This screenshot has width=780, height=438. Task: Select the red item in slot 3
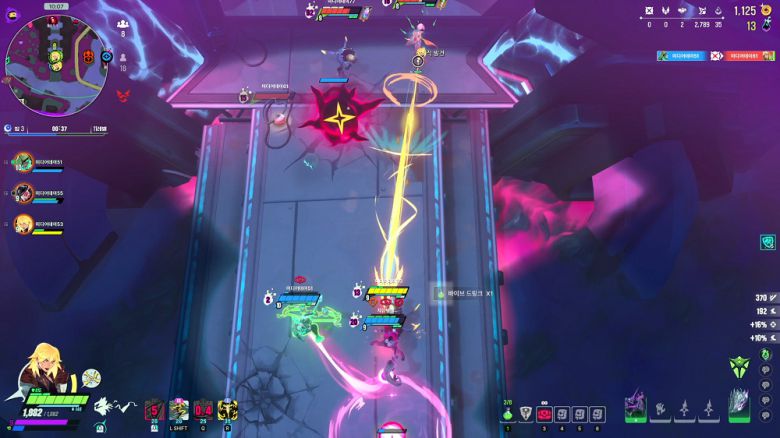(x=544, y=413)
